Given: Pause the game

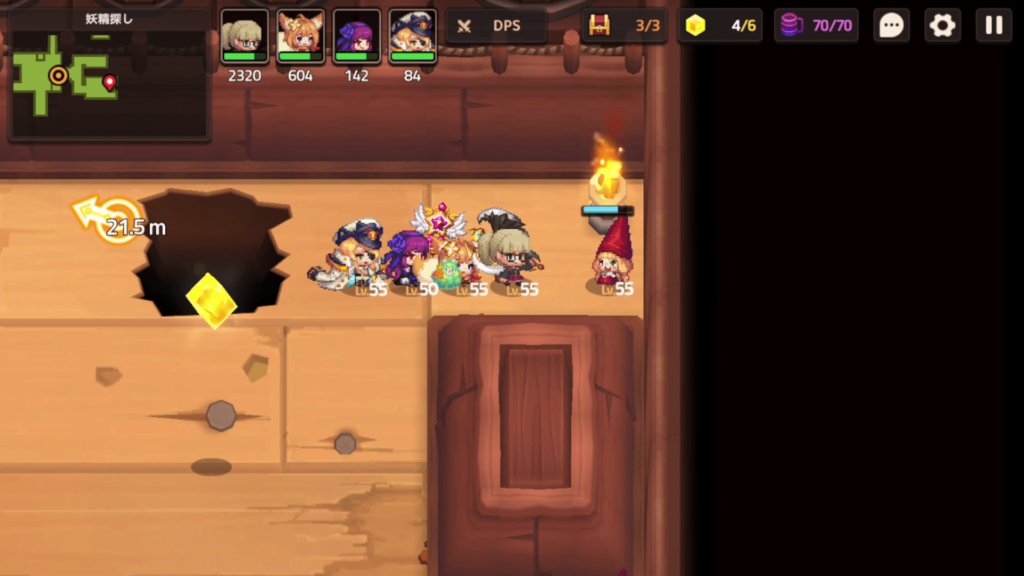Looking at the screenshot, I should coord(994,26).
